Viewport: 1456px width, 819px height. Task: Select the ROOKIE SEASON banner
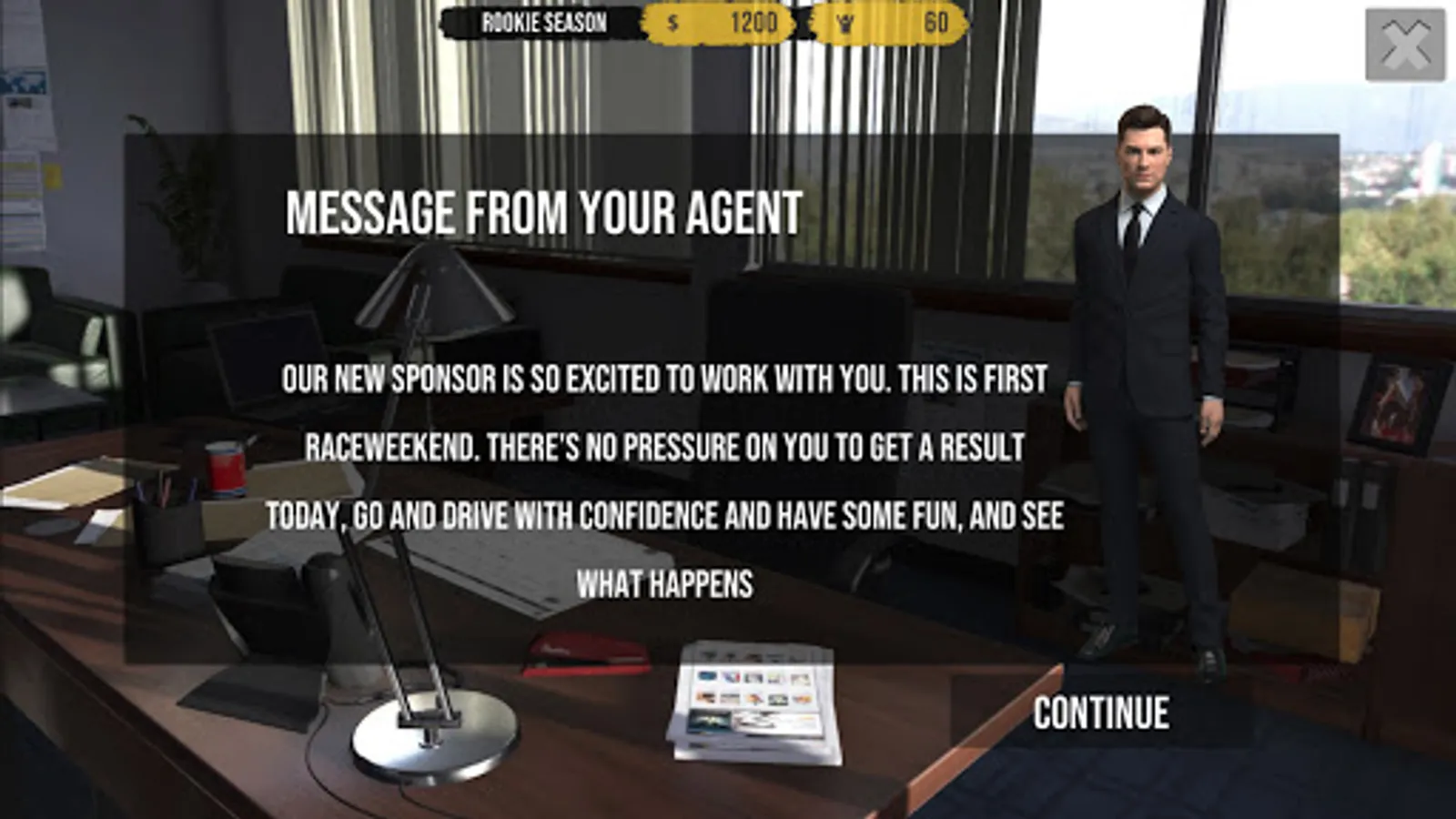543,24
